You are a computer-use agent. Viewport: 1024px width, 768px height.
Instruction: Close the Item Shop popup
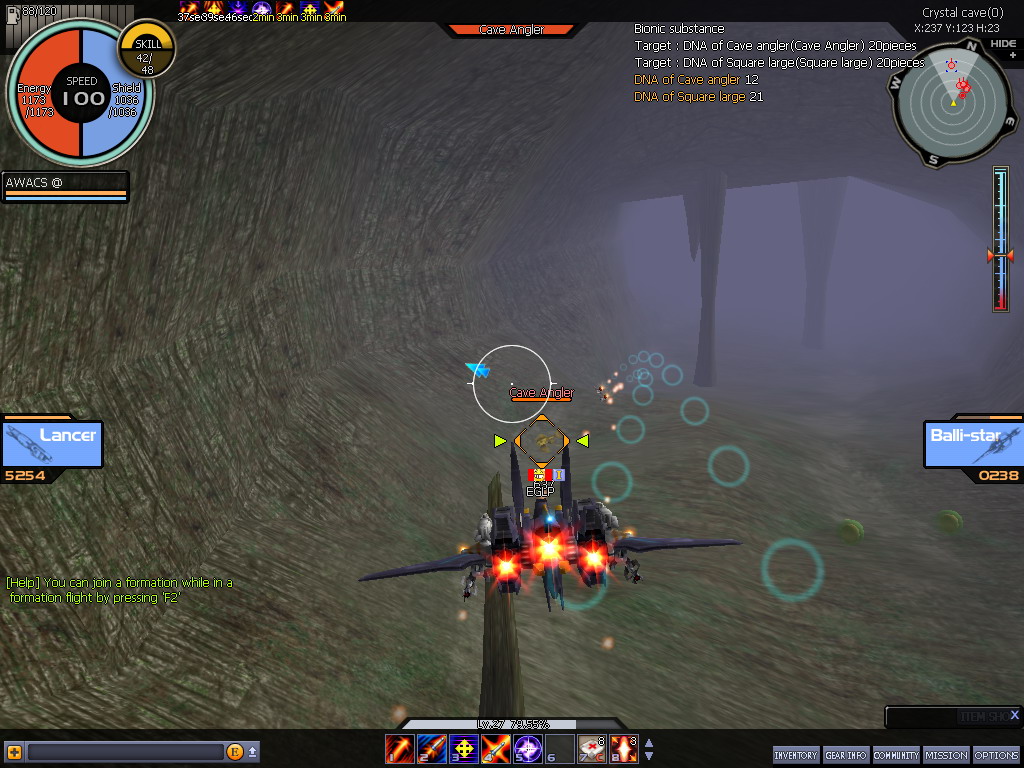(1014, 715)
